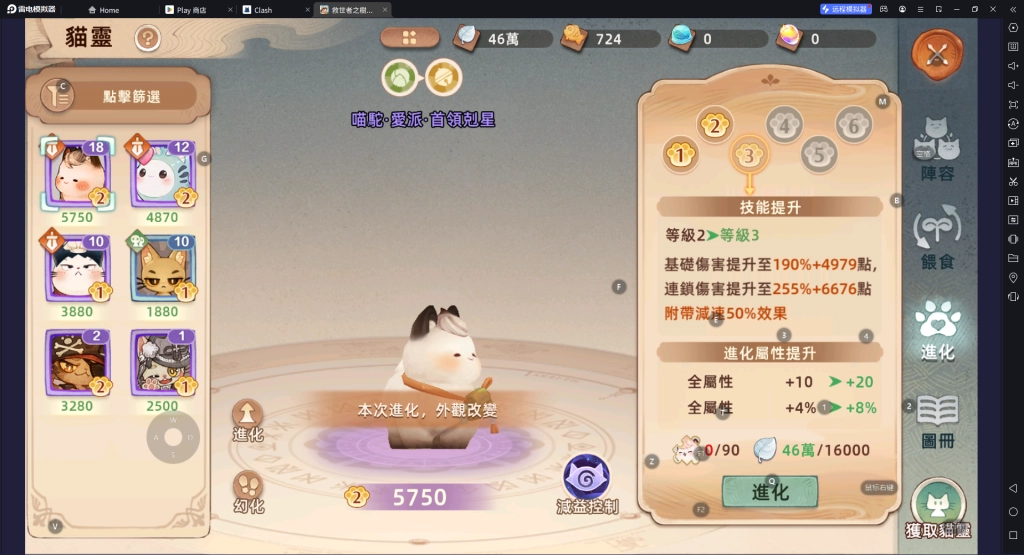The height and width of the screenshot is (555, 1024).
Task: View evolution stage 2 paw node
Action: pyautogui.click(x=714, y=125)
